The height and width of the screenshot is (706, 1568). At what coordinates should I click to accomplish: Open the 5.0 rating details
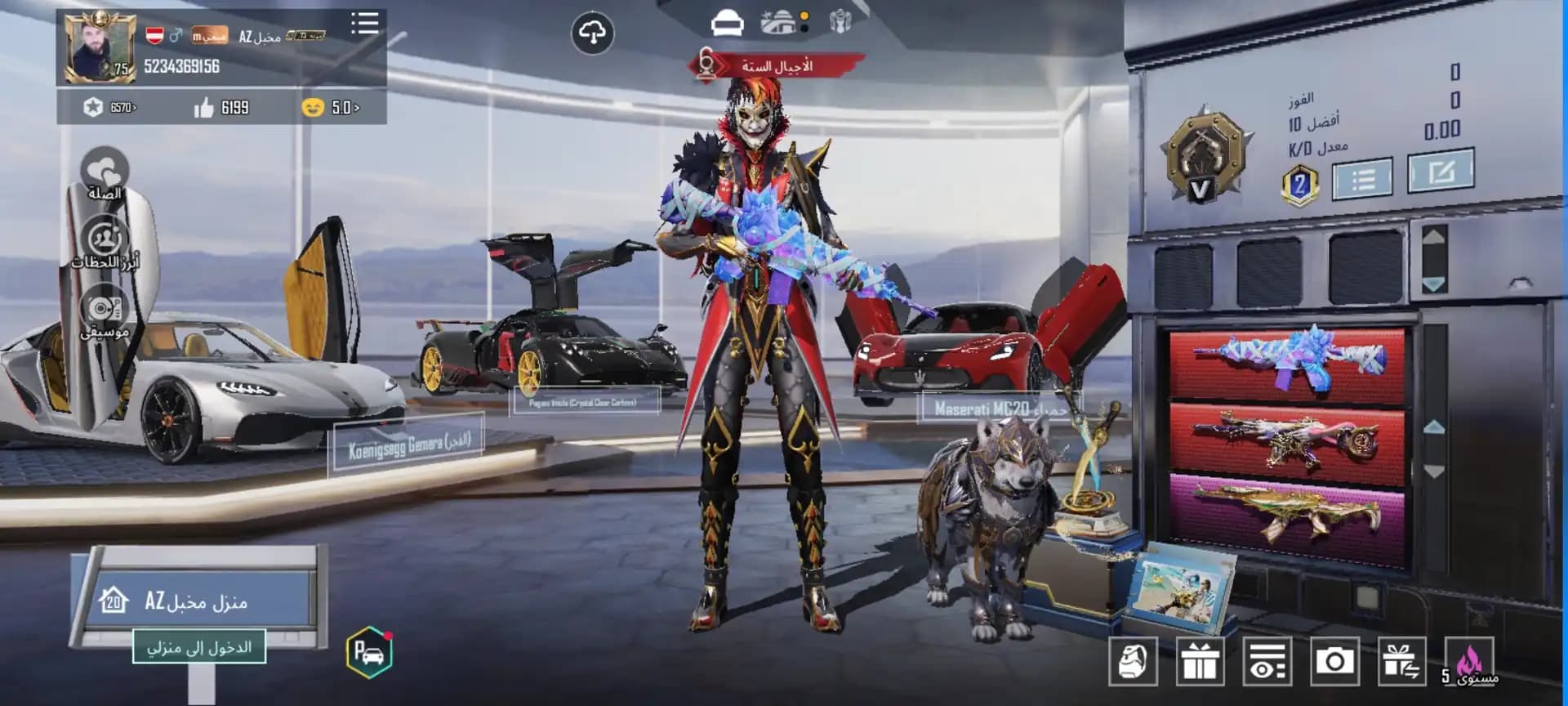coord(333,106)
